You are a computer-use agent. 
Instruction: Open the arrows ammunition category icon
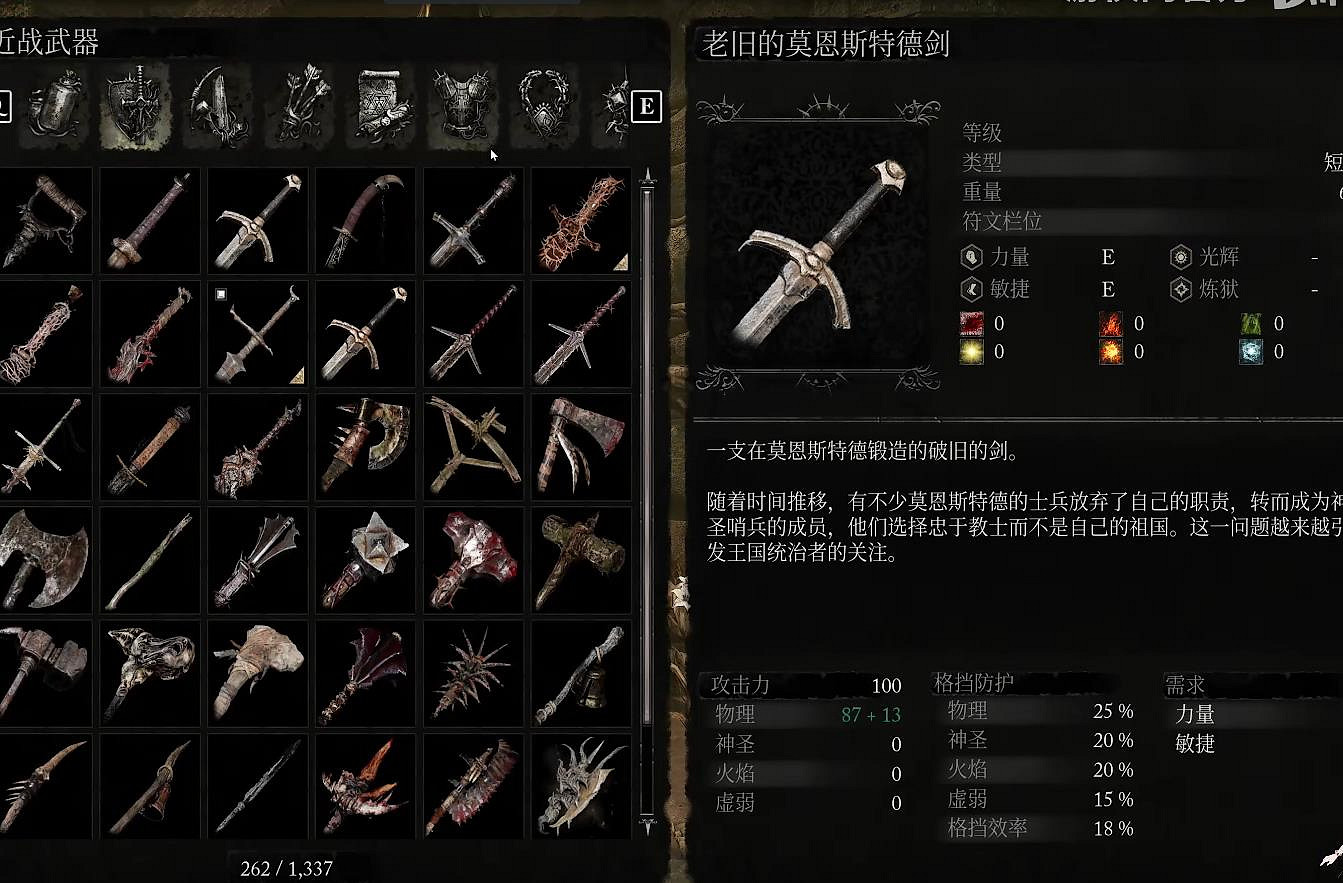[300, 105]
